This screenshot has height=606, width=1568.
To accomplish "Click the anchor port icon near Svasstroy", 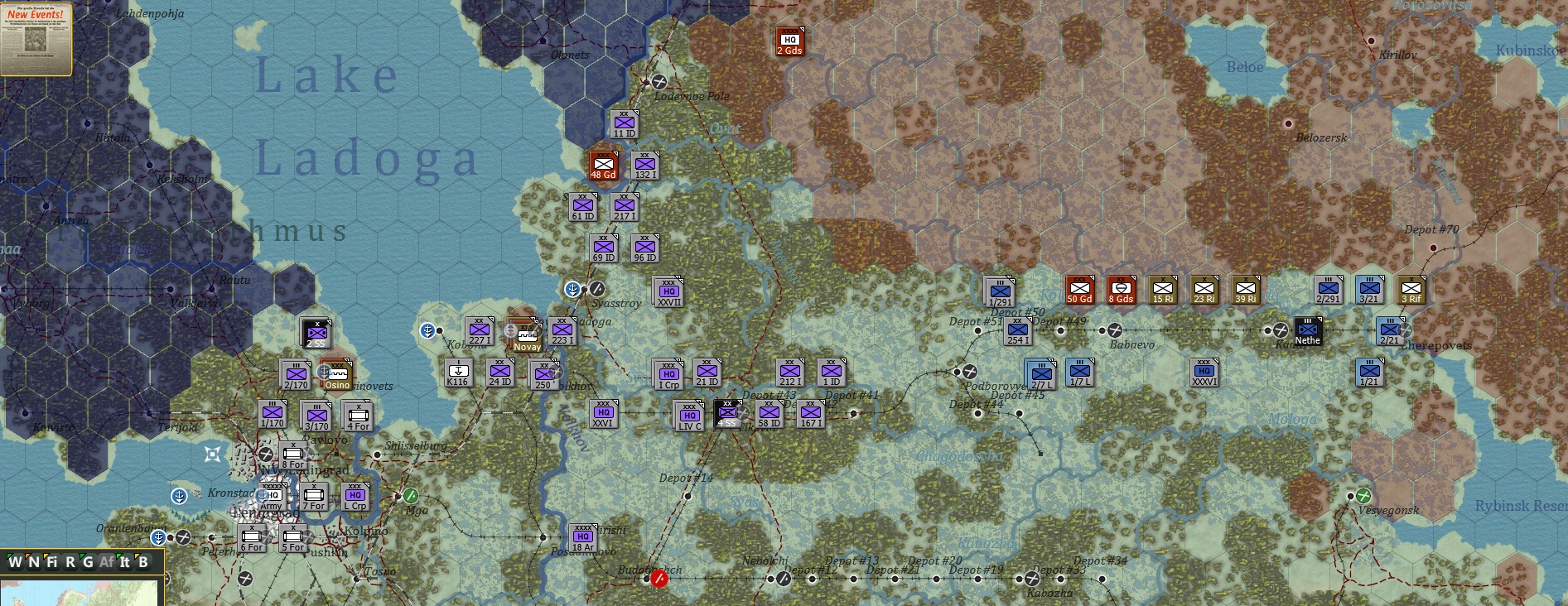I will (x=572, y=288).
